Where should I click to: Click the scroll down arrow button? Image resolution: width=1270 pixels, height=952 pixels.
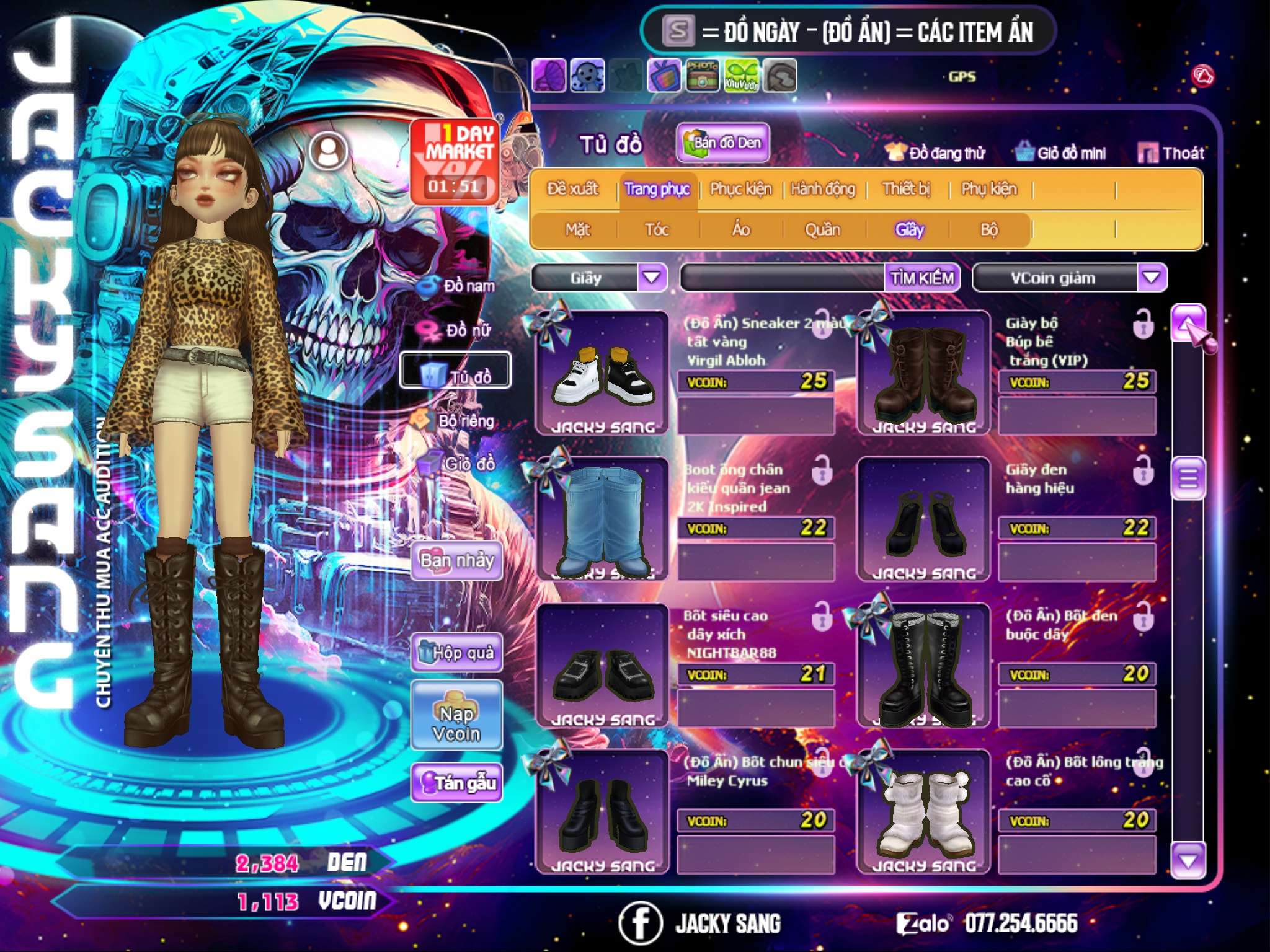(x=1188, y=861)
